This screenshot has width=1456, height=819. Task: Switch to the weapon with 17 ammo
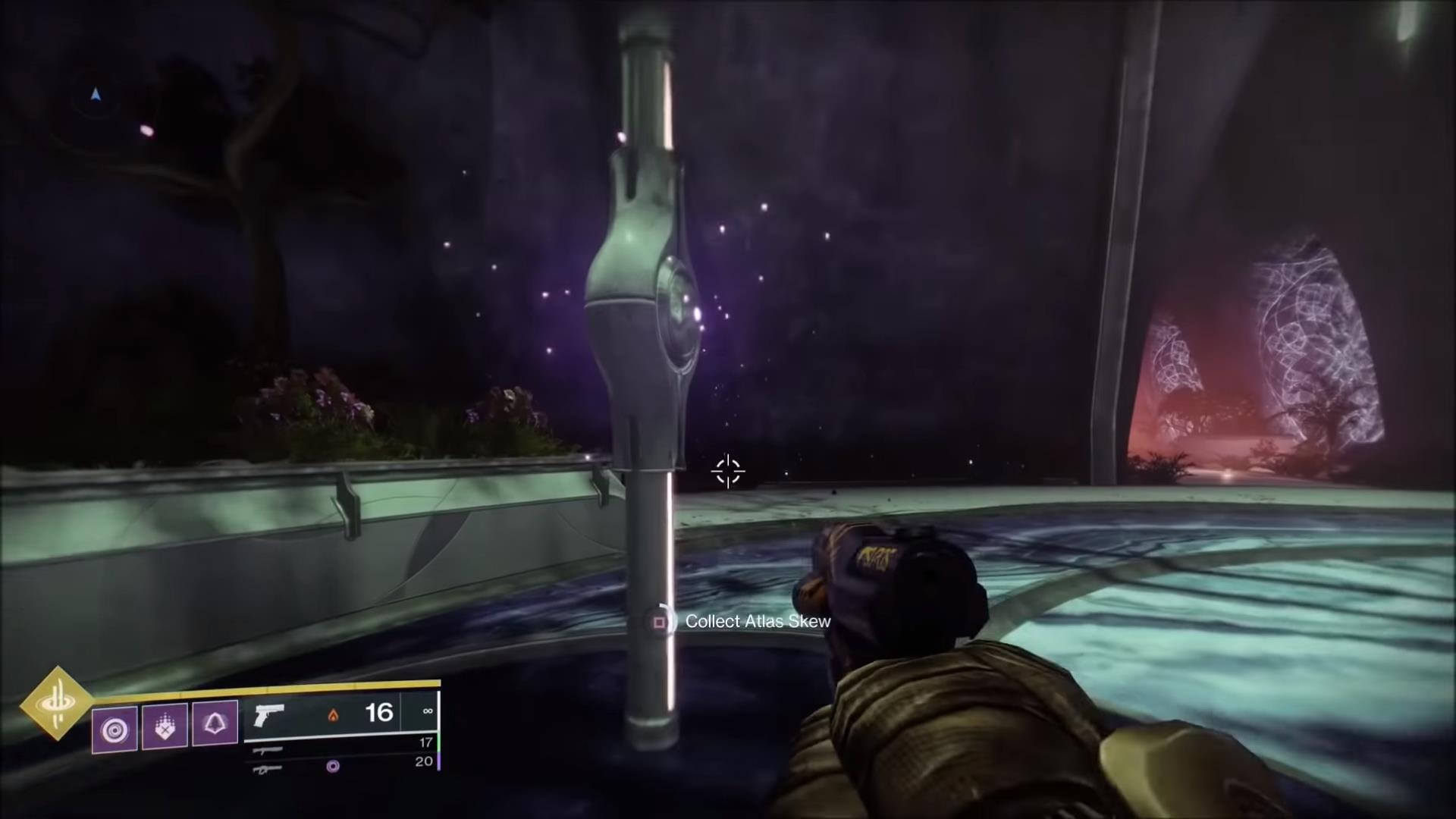pos(268,750)
